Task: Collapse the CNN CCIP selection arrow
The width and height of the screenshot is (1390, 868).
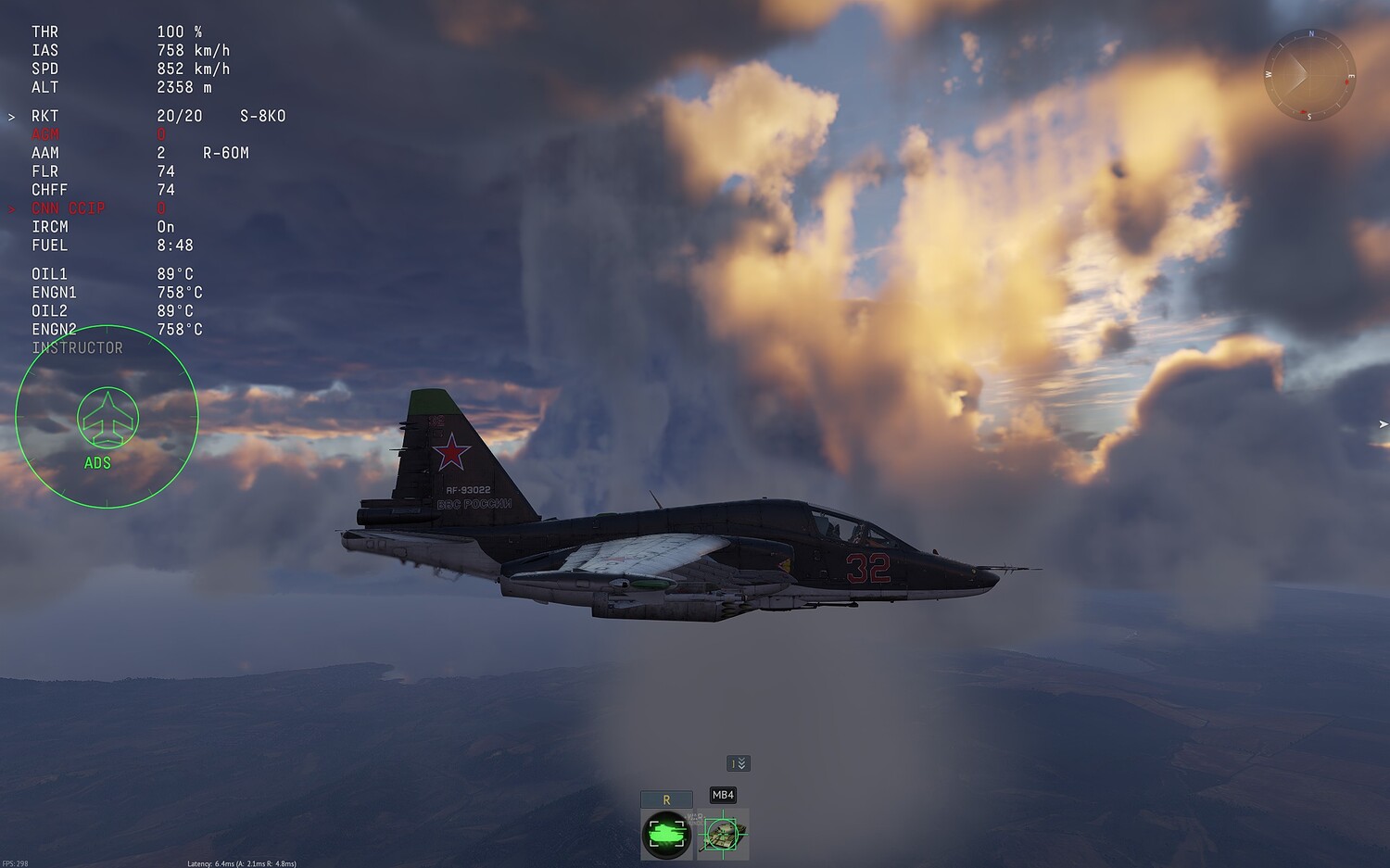Action: click(12, 208)
